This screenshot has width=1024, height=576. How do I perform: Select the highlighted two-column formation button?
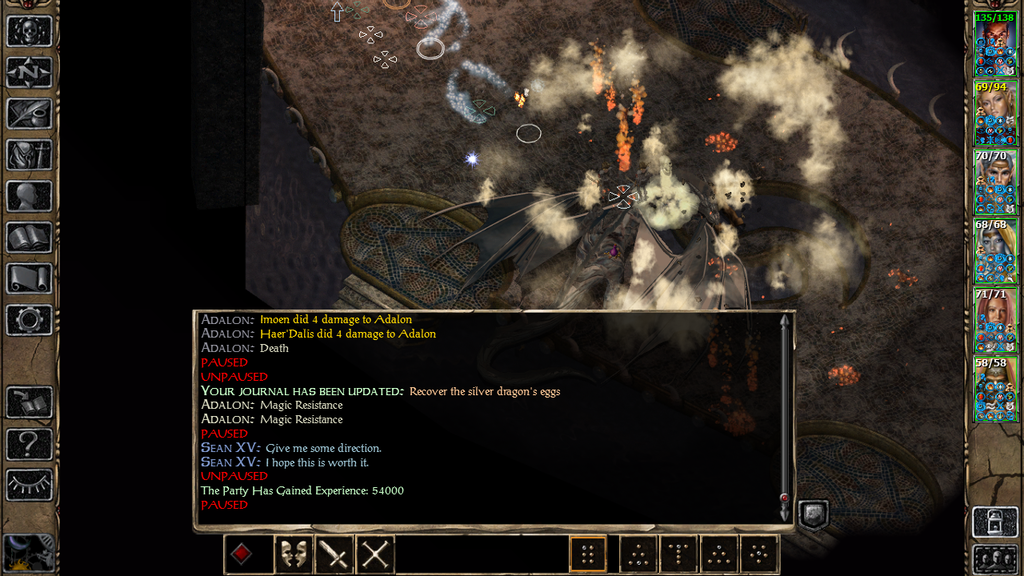[x=589, y=554]
